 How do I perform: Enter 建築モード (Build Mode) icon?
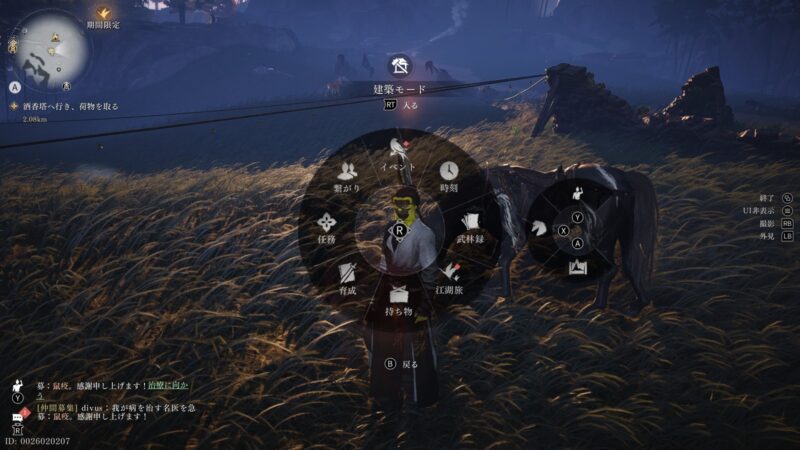(x=400, y=67)
